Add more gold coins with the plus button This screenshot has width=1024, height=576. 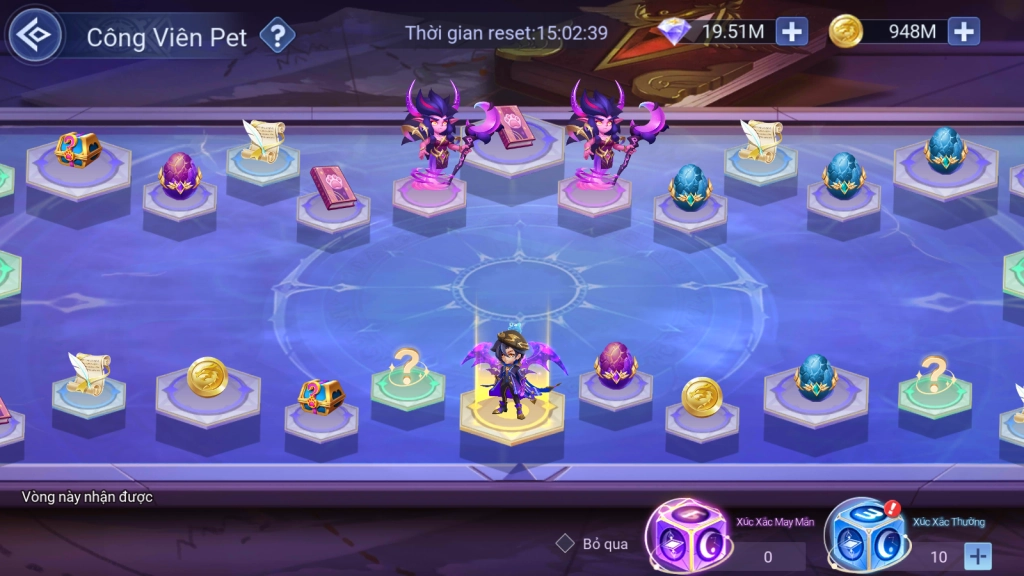963,31
